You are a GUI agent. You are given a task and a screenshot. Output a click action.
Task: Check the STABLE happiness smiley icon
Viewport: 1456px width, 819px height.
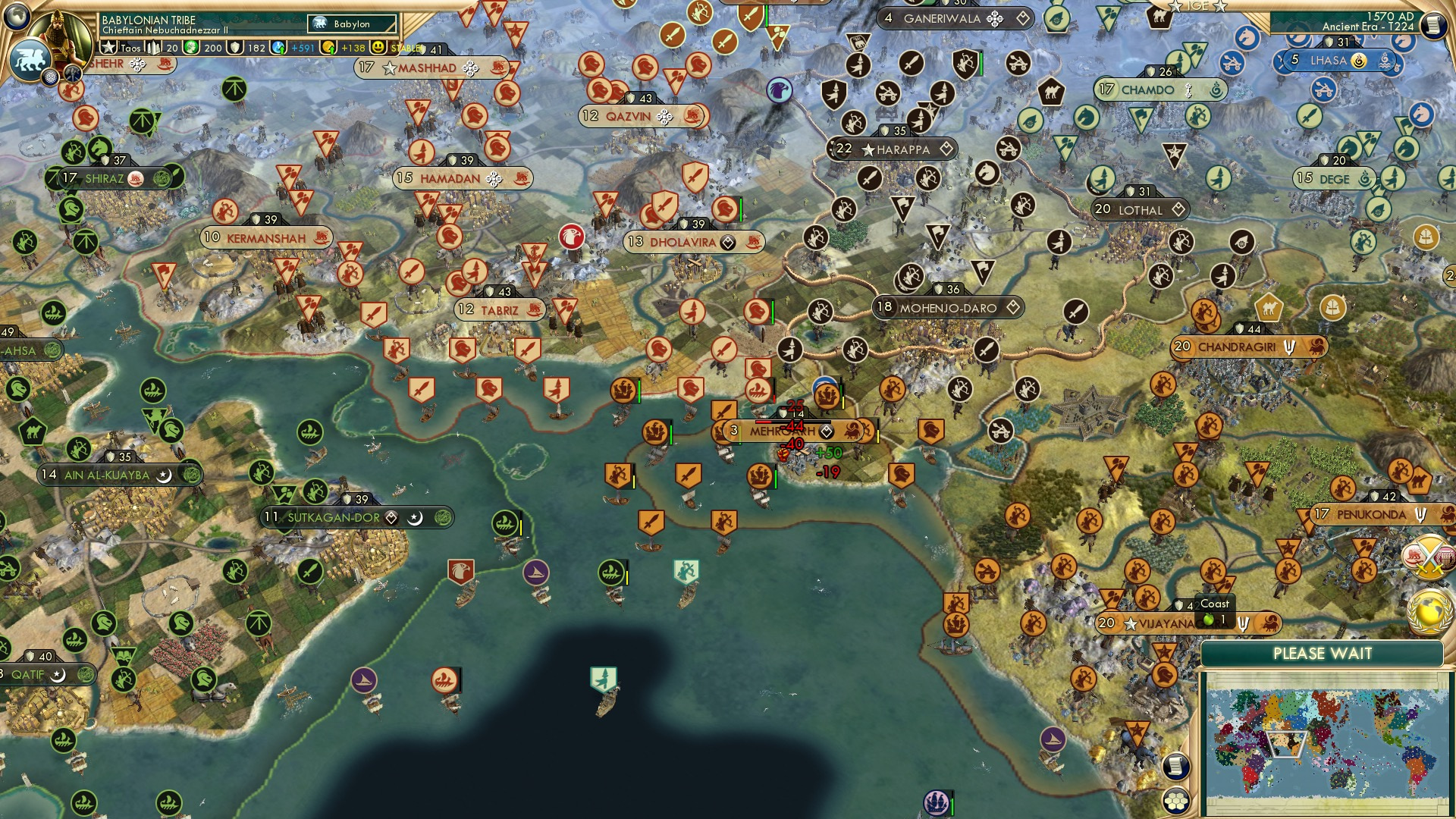pos(377,47)
